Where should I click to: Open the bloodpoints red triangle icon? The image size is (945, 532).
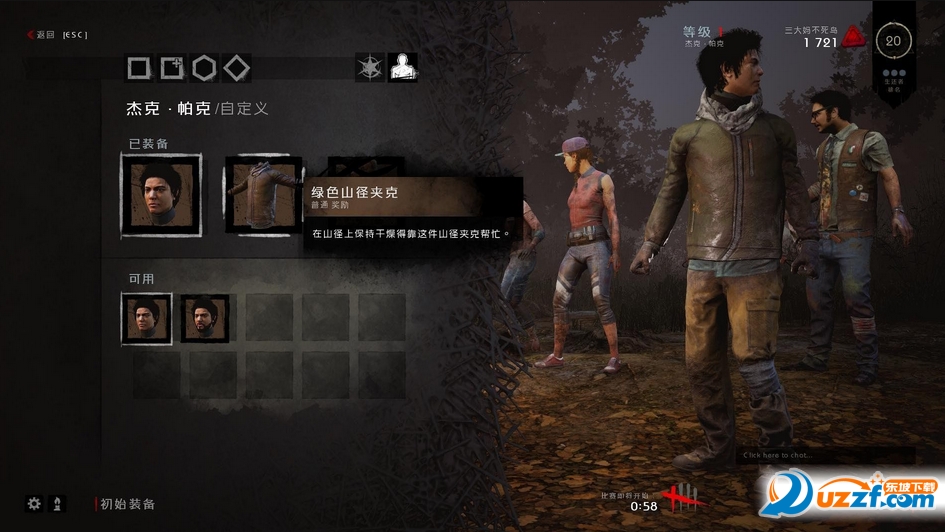[x=852, y=38]
